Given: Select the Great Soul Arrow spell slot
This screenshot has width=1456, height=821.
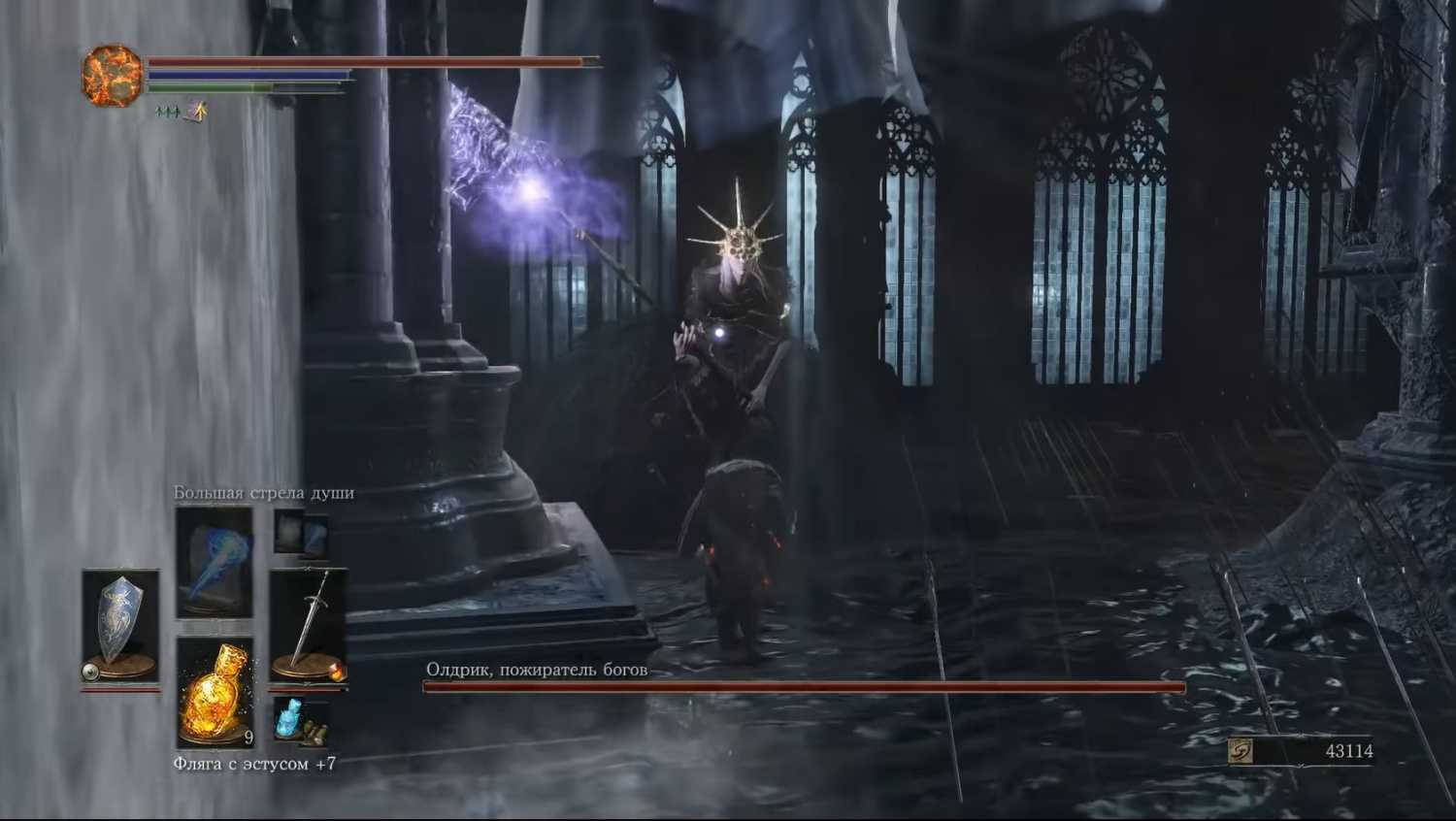Looking at the screenshot, I should [215, 563].
